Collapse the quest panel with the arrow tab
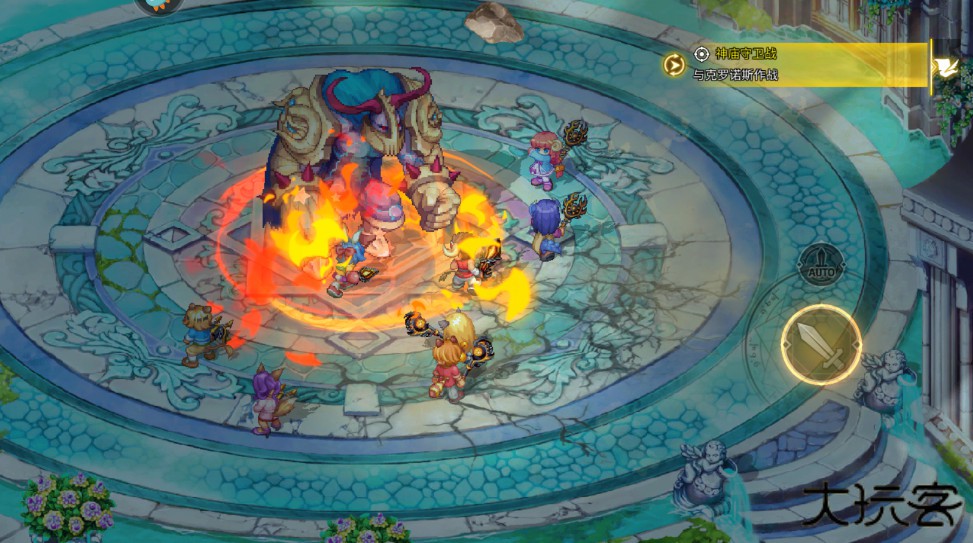973x543 pixels. 943,66
